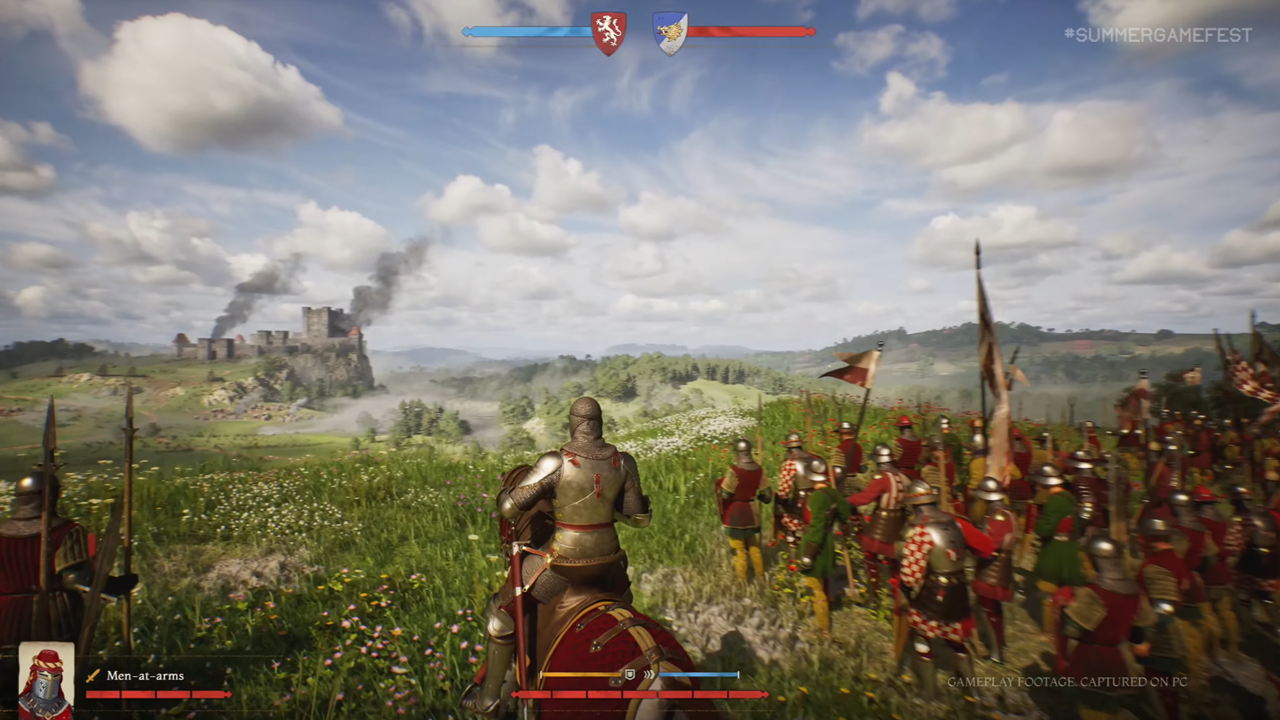Click the sword icon next to Men-at-arms
Image resolution: width=1280 pixels, height=720 pixels.
pyautogui.click(x=93, y=676)
